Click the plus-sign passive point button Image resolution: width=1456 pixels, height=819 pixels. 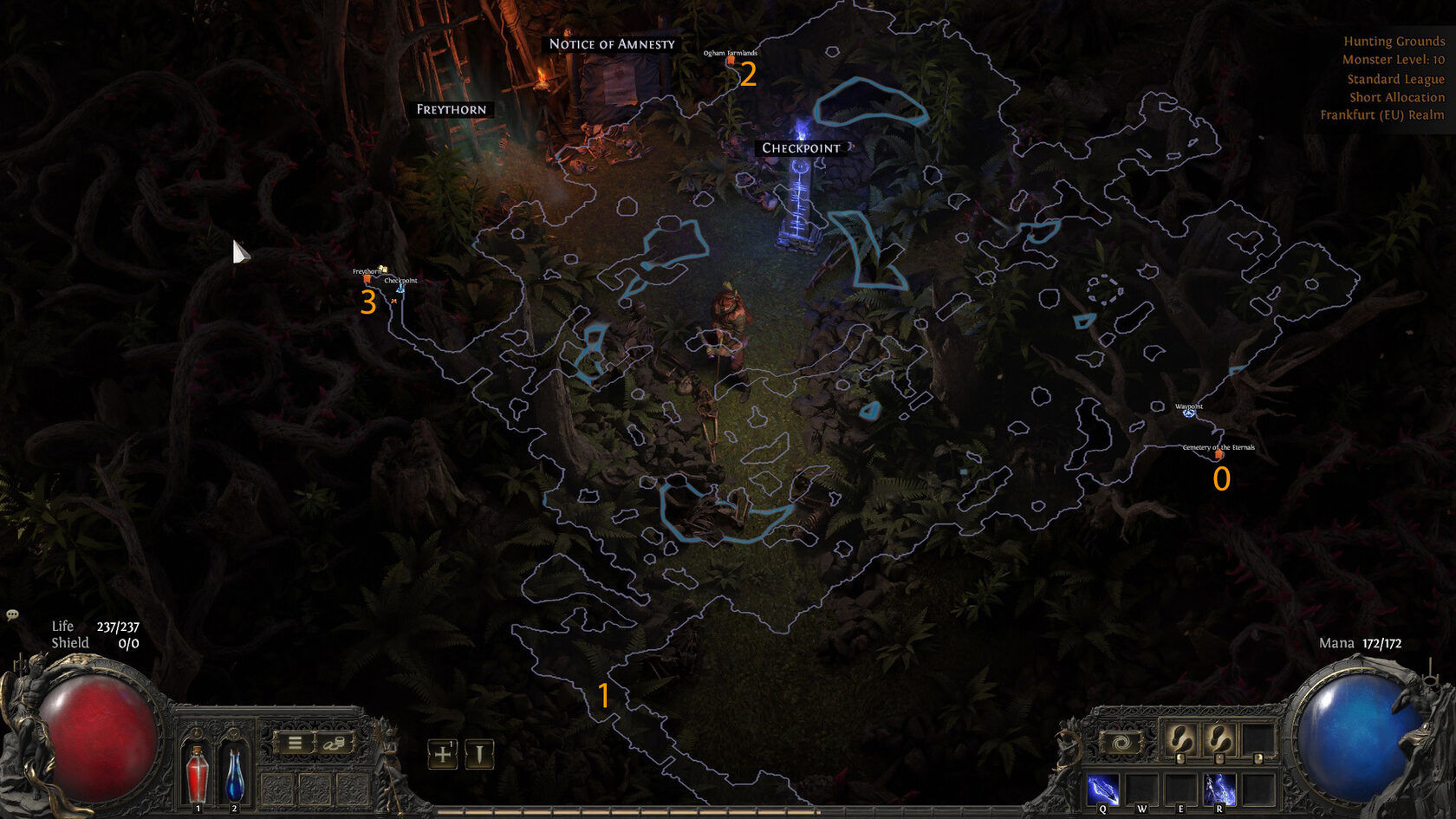click(443, 754)
